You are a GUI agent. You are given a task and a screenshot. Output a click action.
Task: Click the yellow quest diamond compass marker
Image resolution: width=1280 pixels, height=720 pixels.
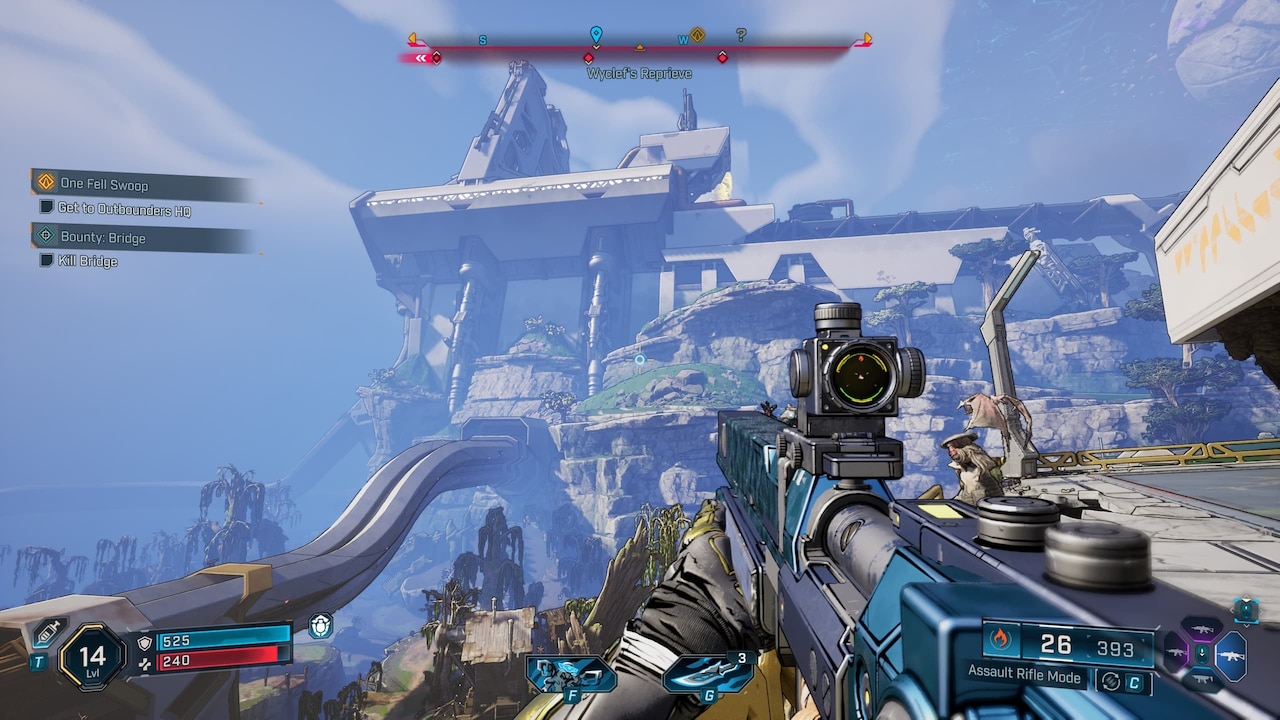[x=698, y=35]
